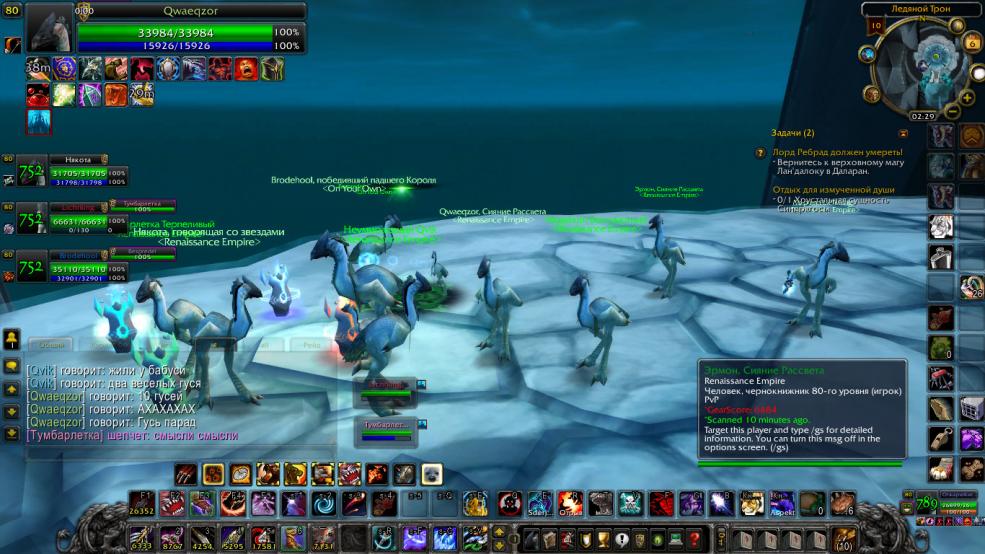Click the Qwaeqzor chat line ХАХАХАХАХ
Image resolution: width=985 pixels, height=554 pixels.
pyautogui.click(x=110, y=409)
